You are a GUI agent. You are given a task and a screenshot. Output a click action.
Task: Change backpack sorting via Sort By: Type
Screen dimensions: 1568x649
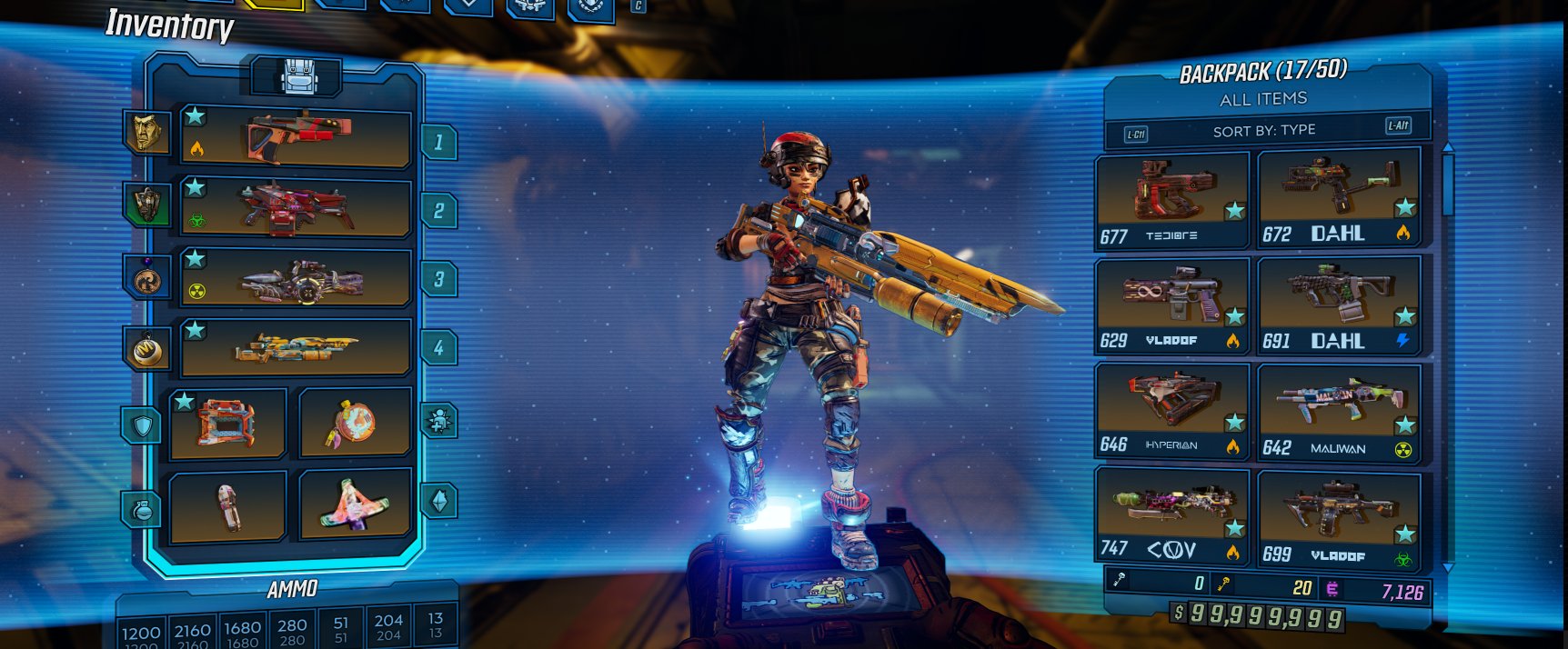1264,131
